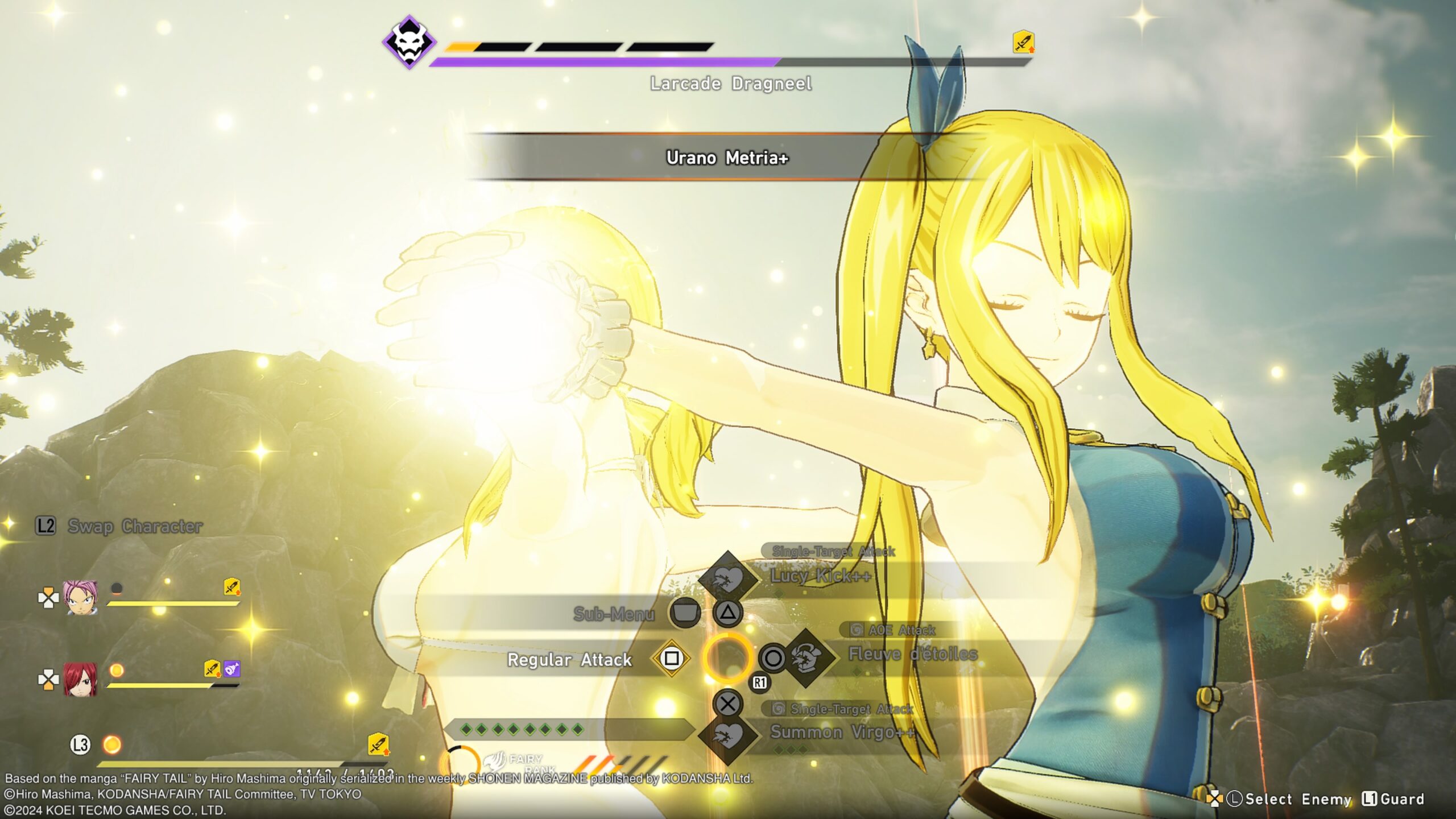The height and width of the screenshot is (819, 1456).
Task: Select the red-haired Erza party portrait
Action: [80, 679]
